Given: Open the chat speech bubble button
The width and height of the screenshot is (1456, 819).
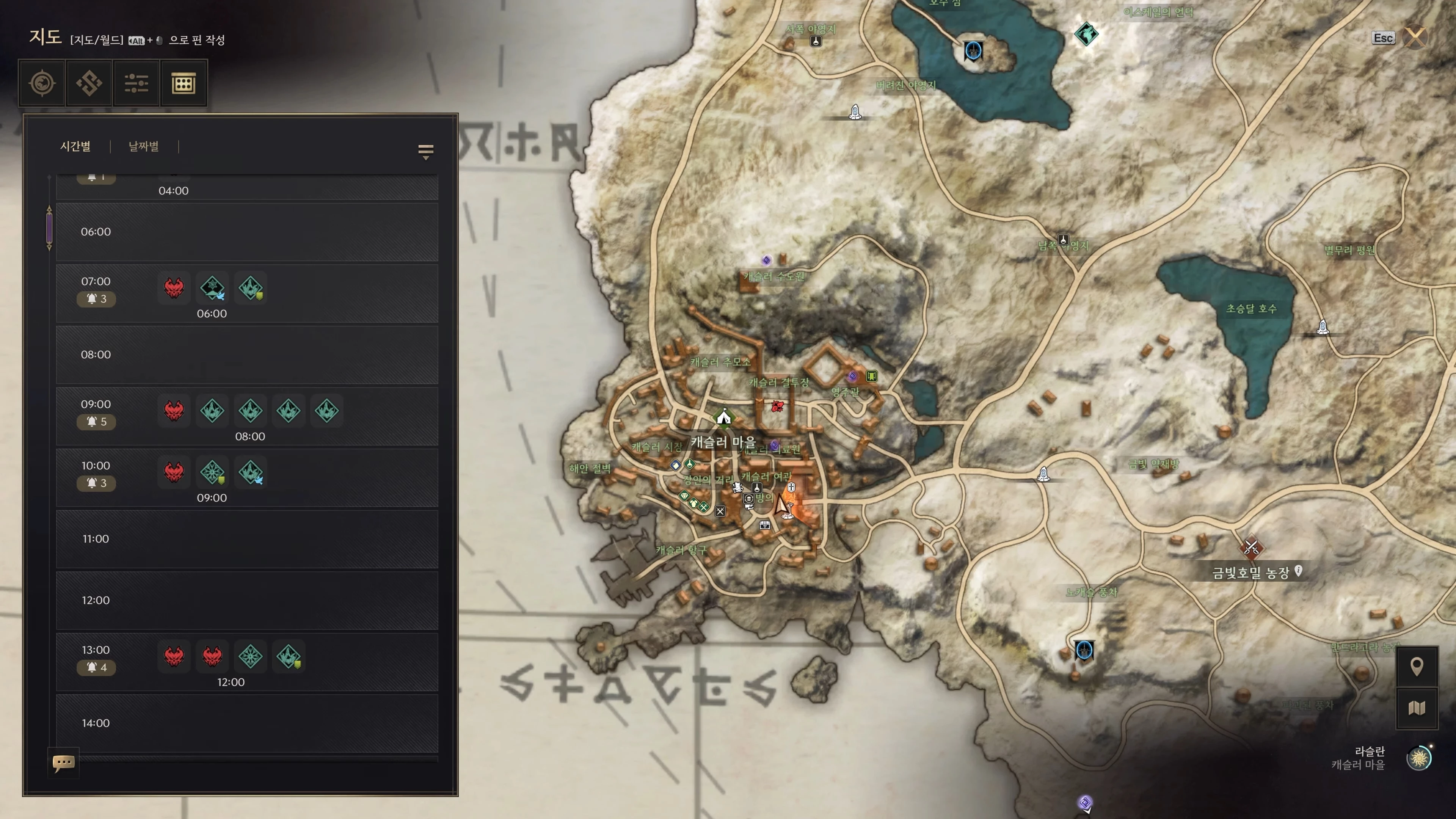Looking at the screenshot, I should coord(63,763).
